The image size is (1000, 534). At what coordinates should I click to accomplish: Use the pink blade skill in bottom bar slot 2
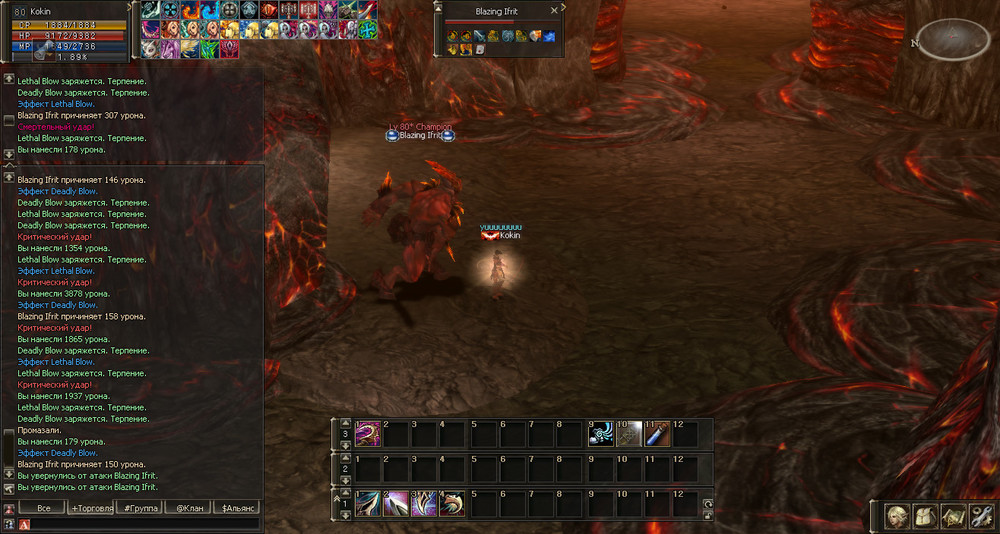point(395,503)
